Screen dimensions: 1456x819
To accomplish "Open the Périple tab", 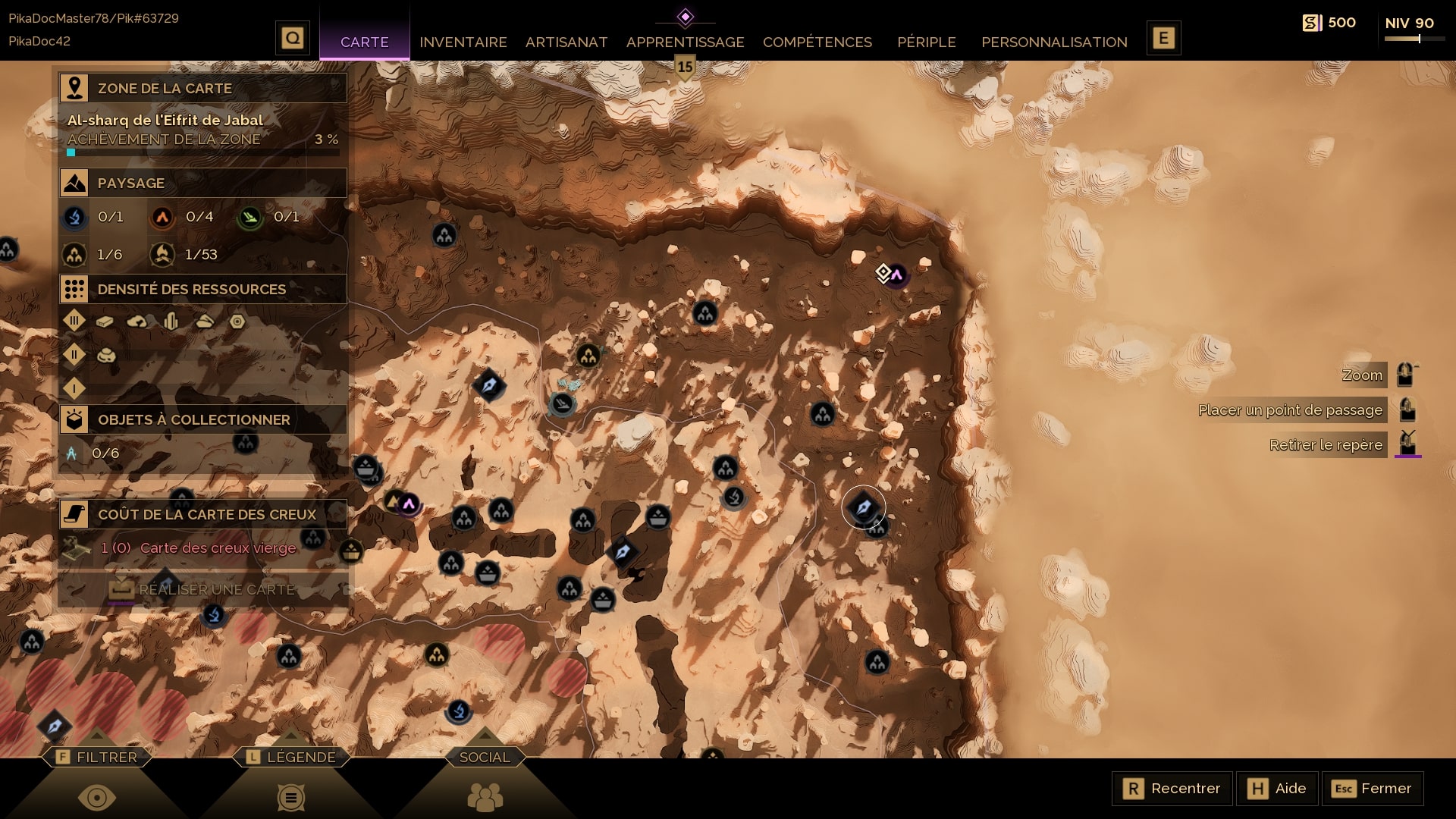I will point(926,42).
